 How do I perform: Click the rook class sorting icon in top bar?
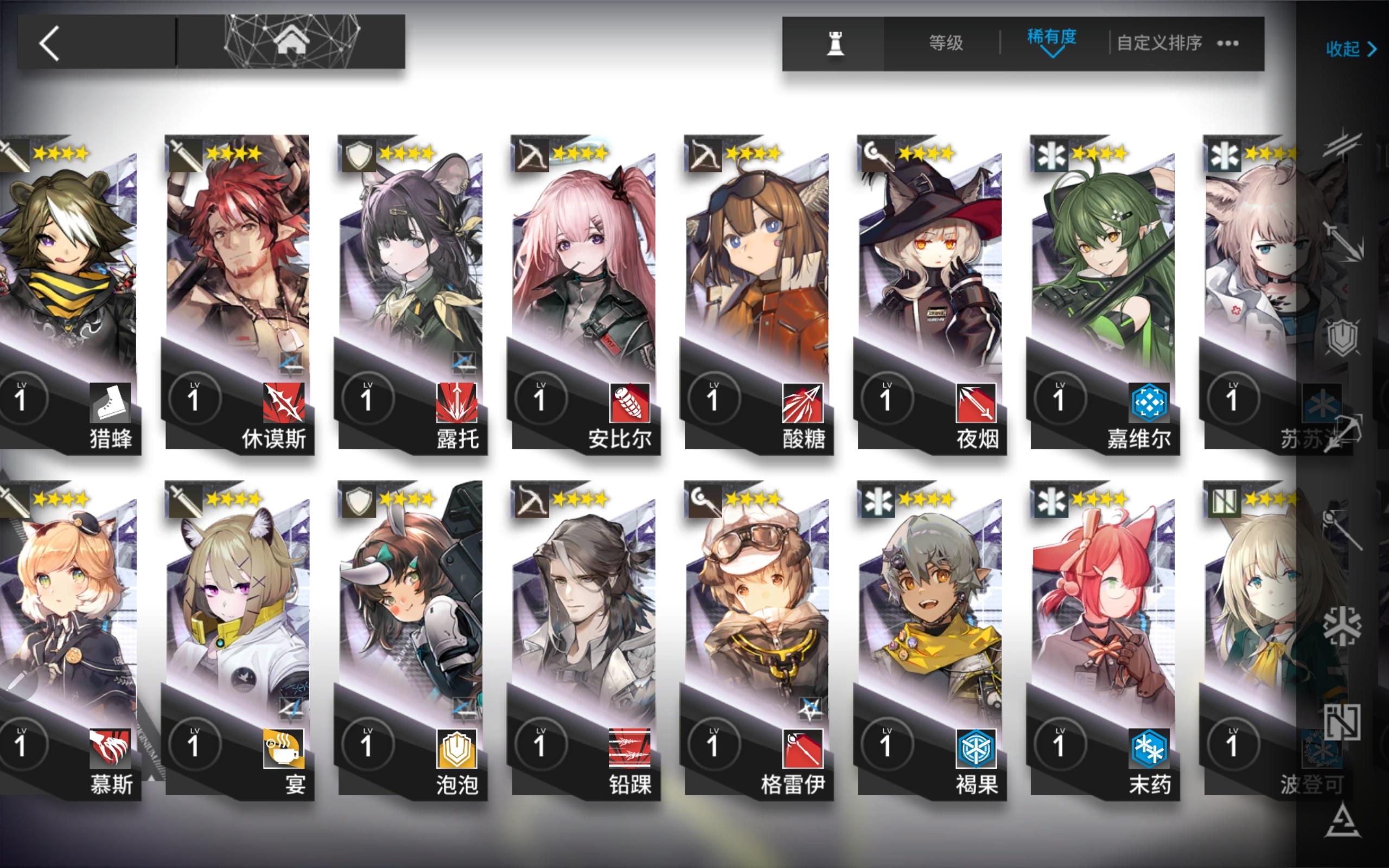click(837, 43)
